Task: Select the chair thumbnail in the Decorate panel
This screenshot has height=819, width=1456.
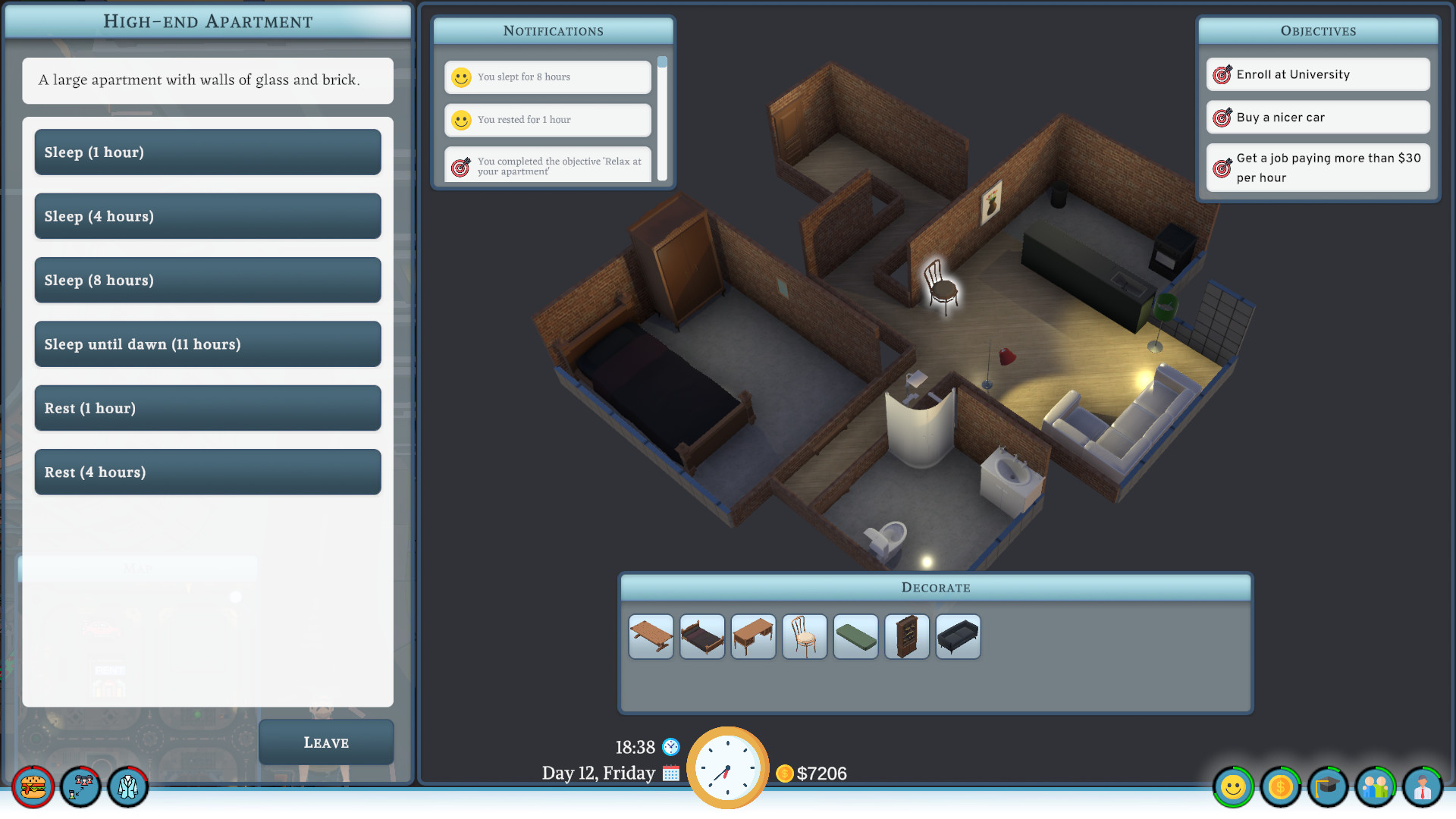Action: tap(804, 637)
